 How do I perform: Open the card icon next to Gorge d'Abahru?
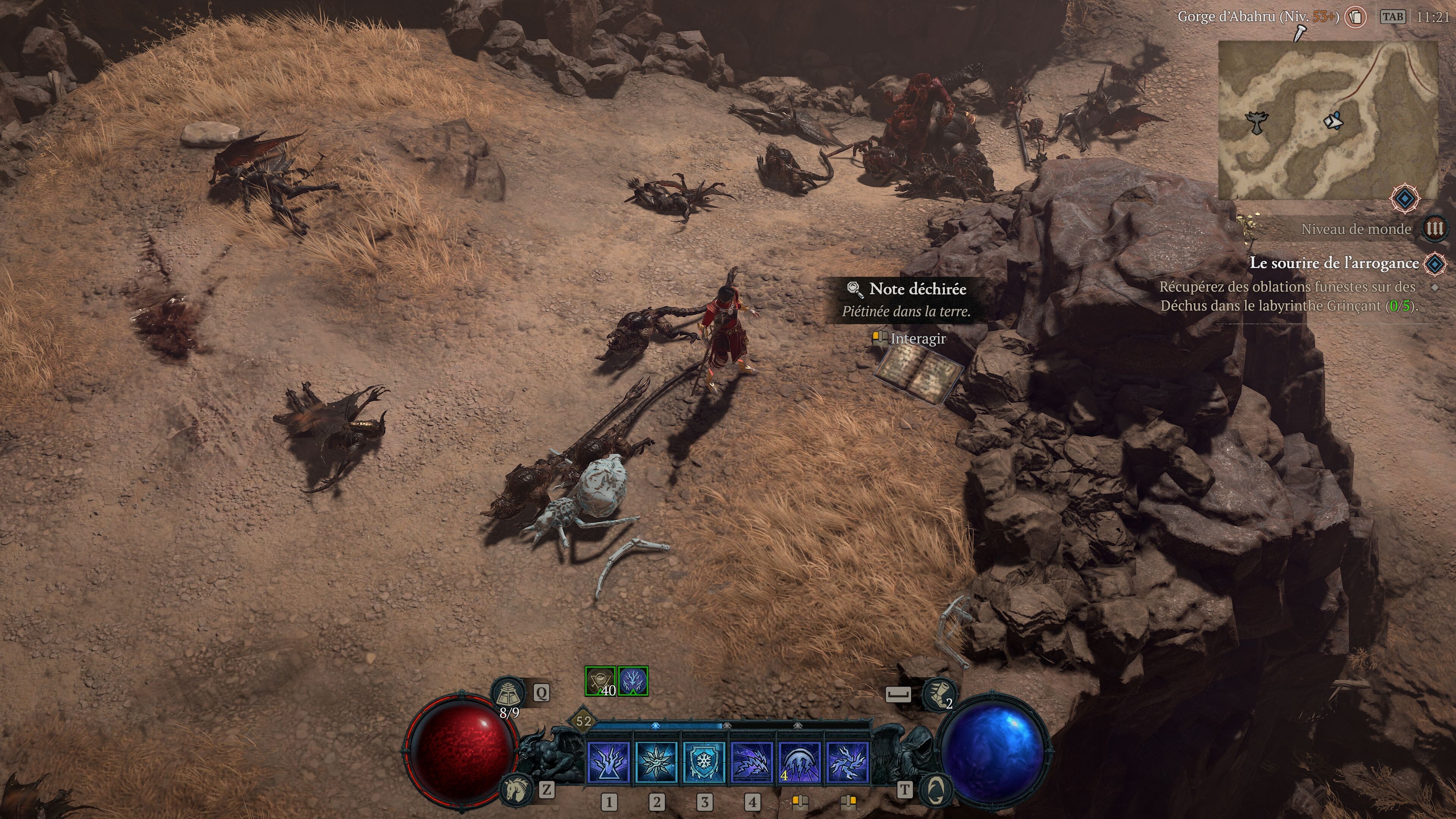[x=1356, y=17]
